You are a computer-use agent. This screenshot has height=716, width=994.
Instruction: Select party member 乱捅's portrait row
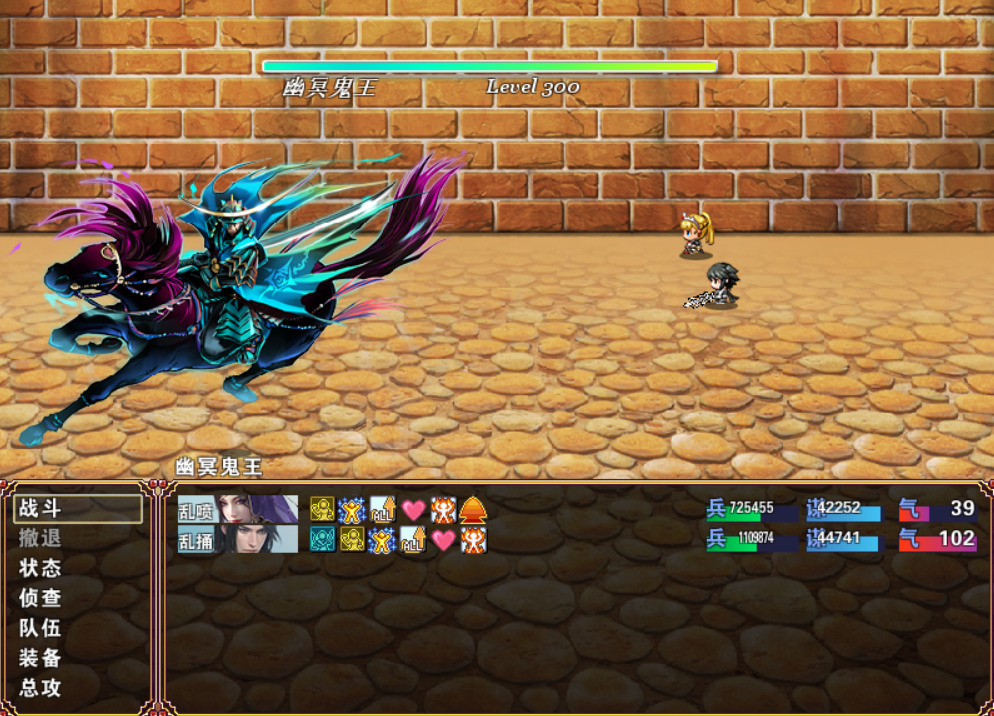[238, 540]
